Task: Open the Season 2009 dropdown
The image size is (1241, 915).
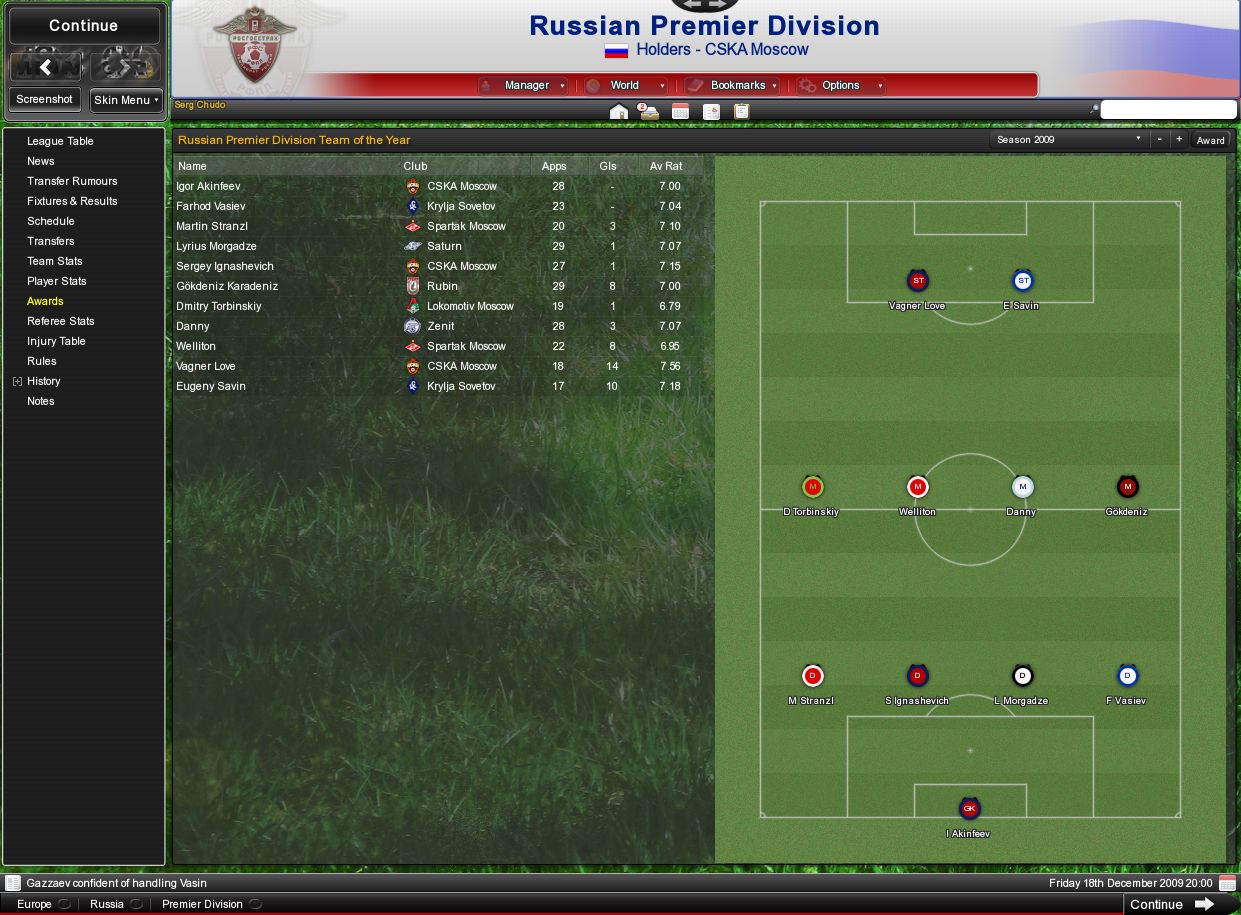Action: point(1069,140)
